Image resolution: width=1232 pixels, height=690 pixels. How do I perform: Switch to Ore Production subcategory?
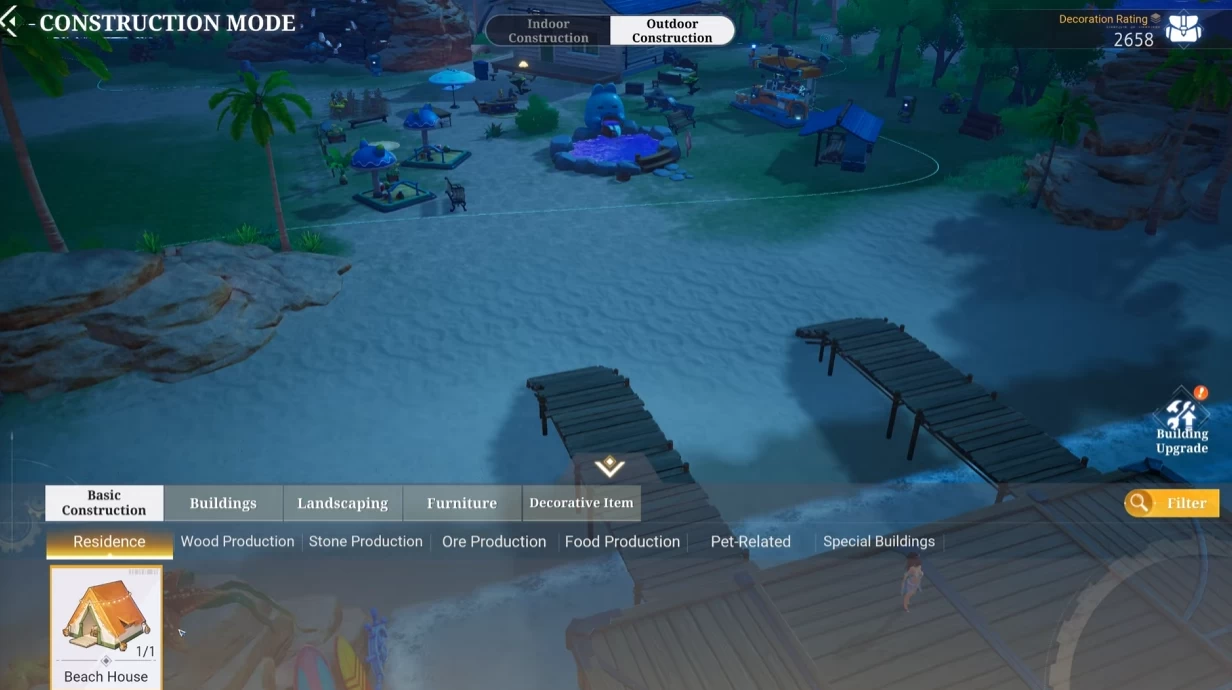tap(494, 542)
